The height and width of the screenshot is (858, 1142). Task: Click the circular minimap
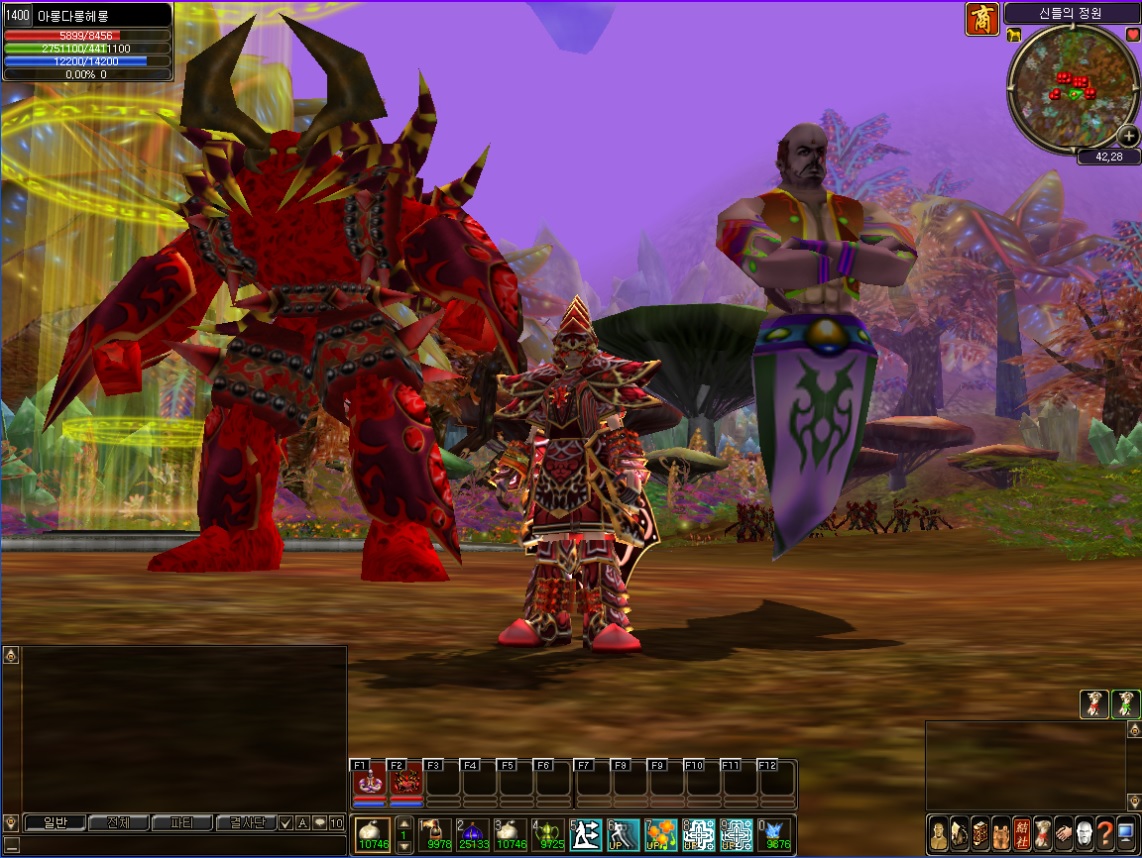(x=1071, y=88)
